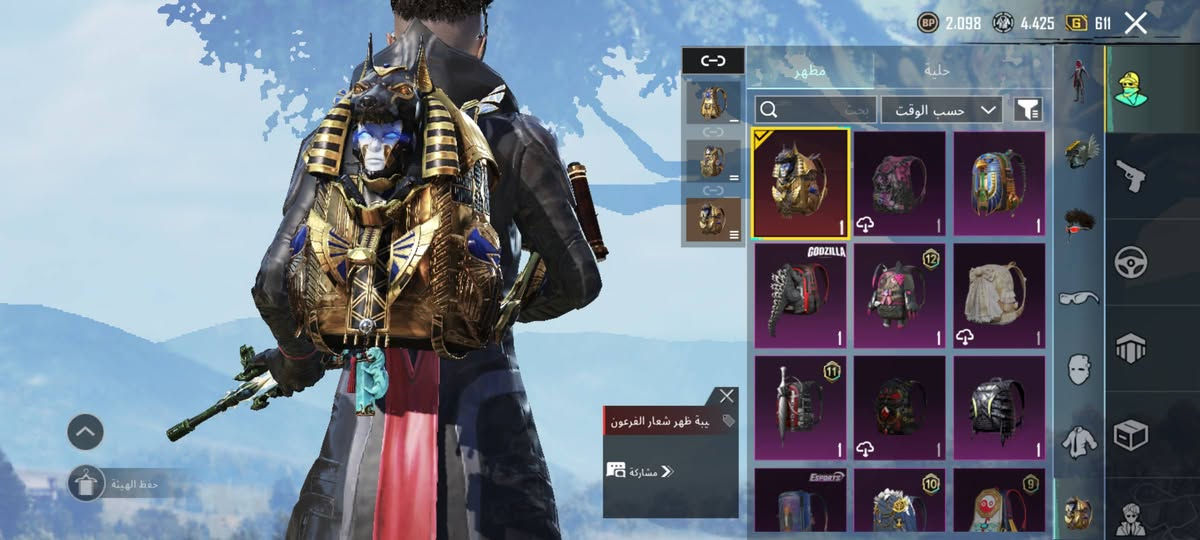This screenshot has height=540, width=1200.
Task: Select the white lace backpack skin
Action: click(x=999, y=296)
